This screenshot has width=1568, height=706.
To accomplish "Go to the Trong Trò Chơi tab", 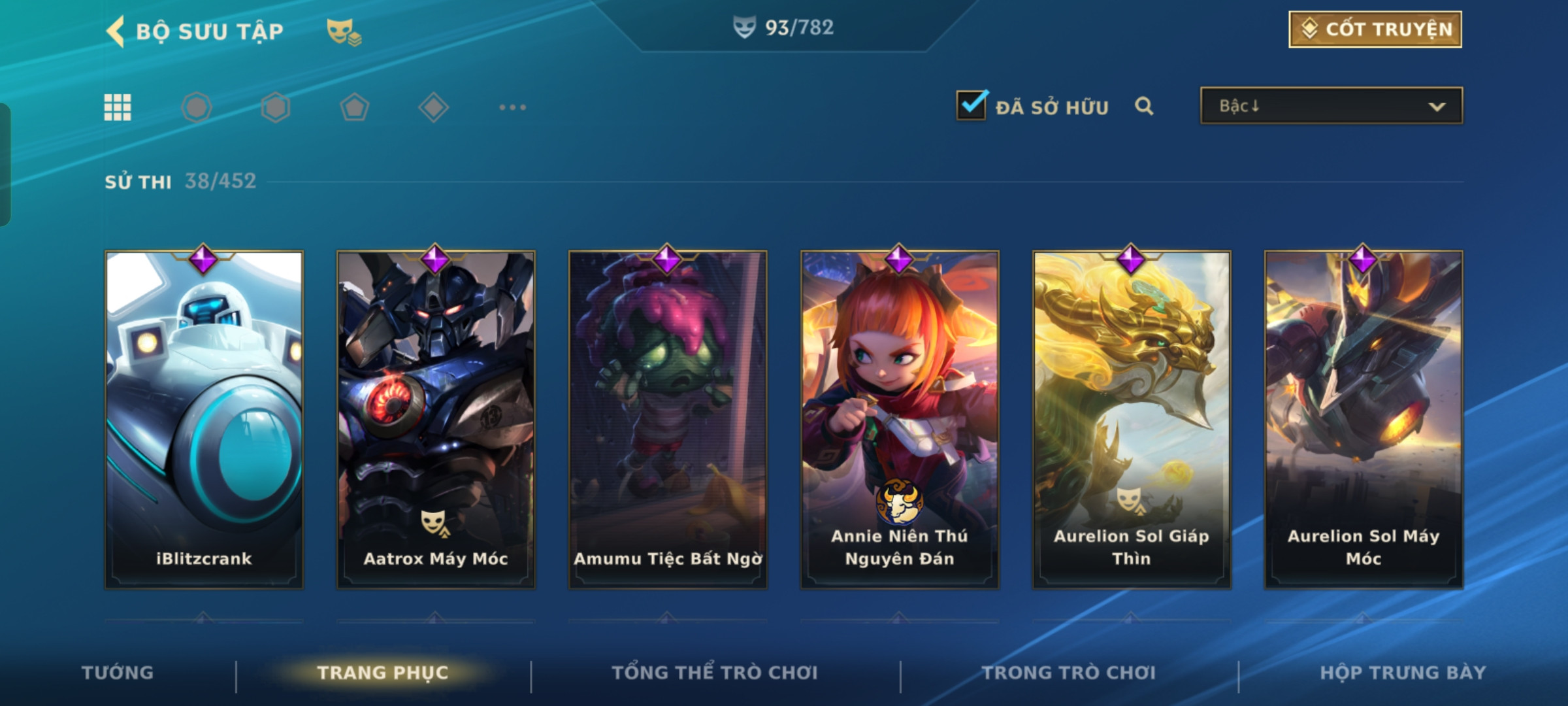I will click(1069, 673).
